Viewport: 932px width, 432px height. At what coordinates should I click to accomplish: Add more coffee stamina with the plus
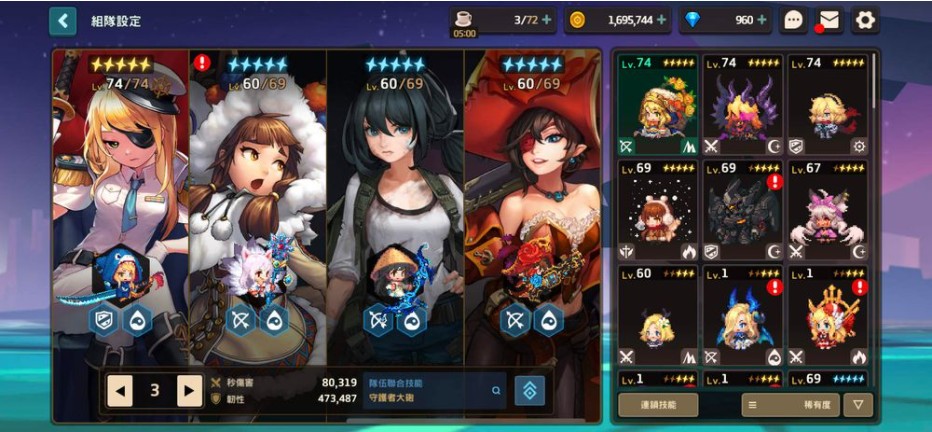[546, 20]
